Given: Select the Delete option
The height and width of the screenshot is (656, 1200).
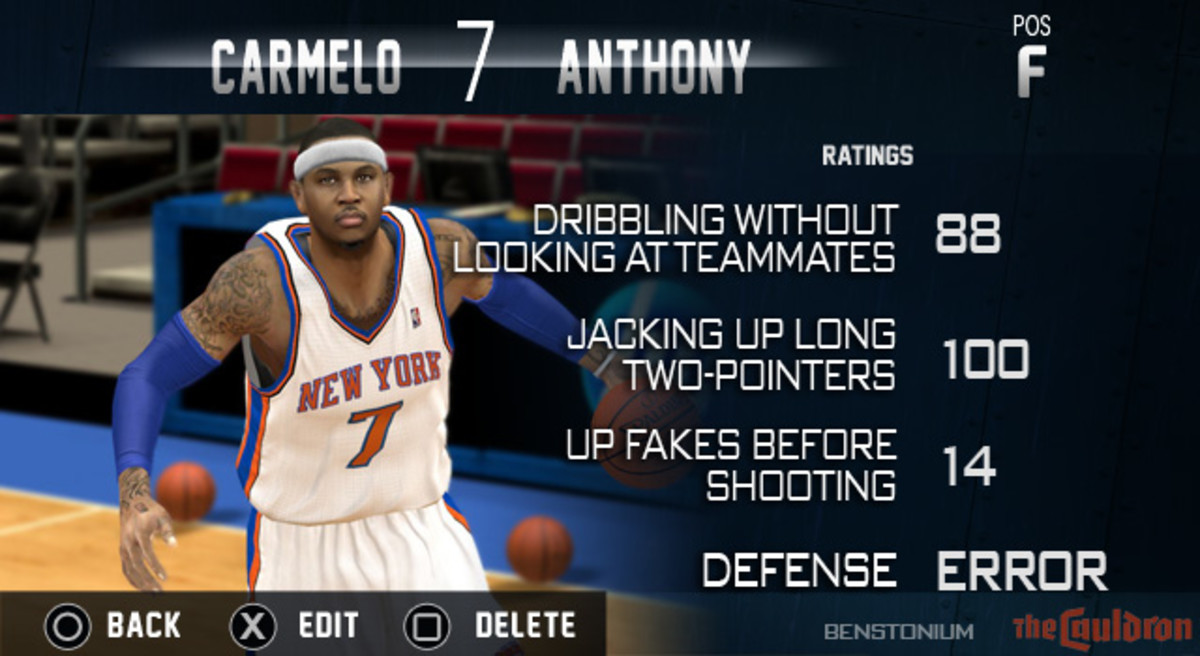Looking at the screenshot, I should pyautogui.click(x=490, y=627).
